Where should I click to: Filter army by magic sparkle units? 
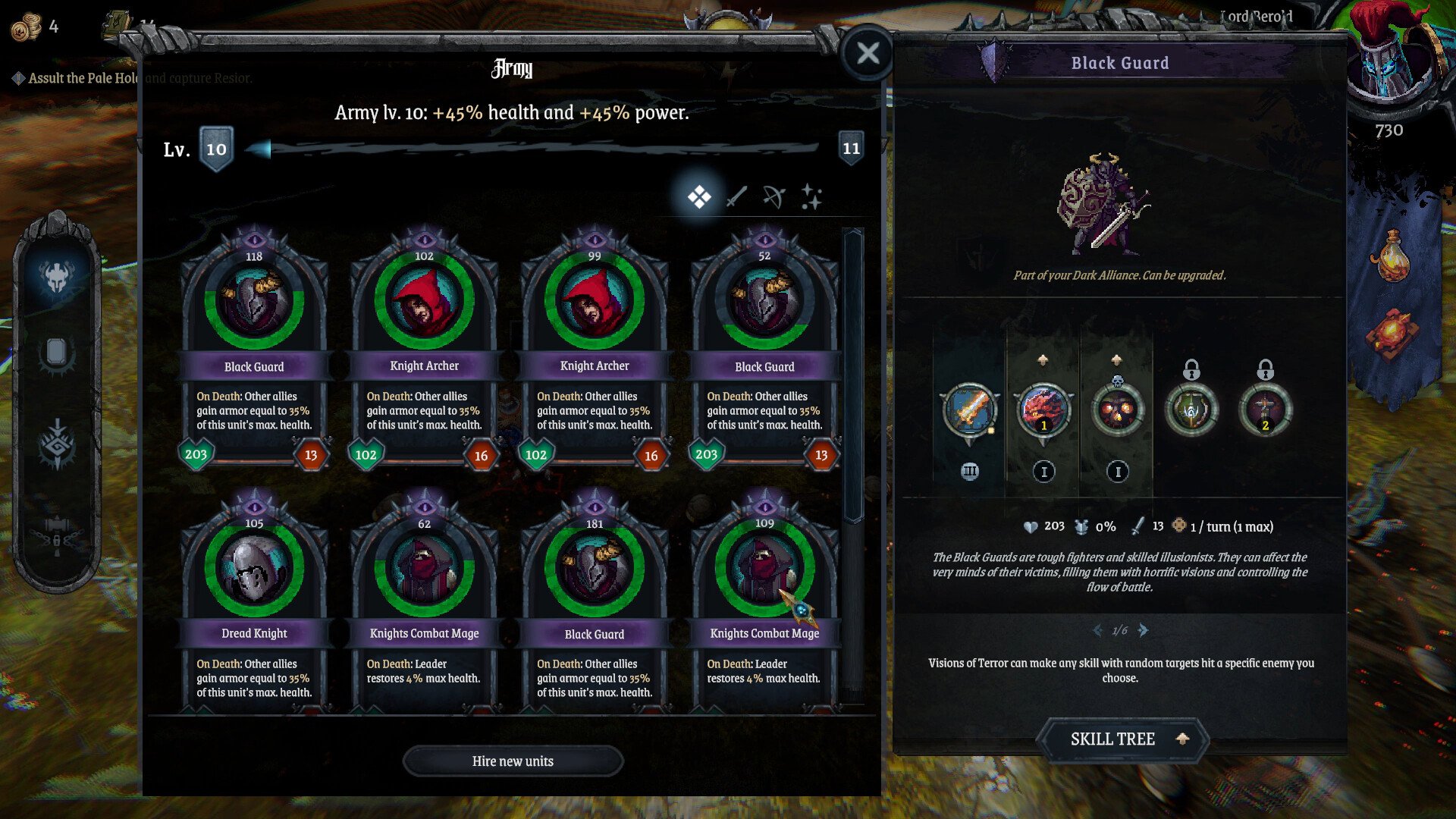click(x=811, y=197)
